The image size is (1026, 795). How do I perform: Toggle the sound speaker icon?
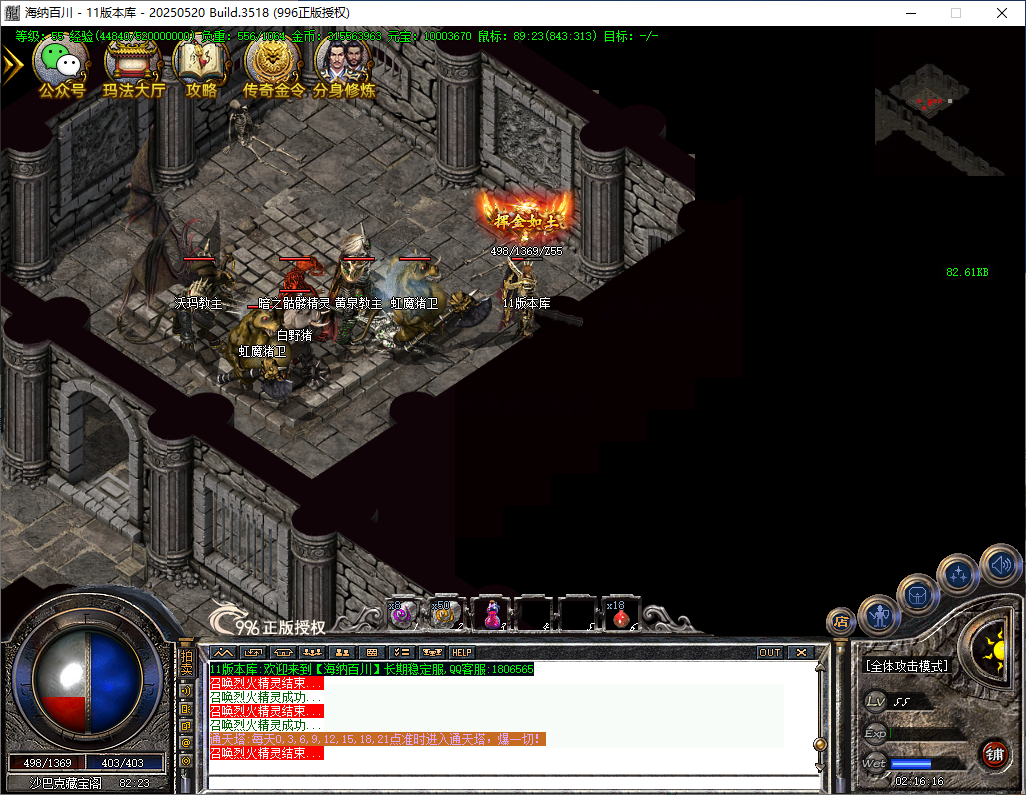[999, 565]
